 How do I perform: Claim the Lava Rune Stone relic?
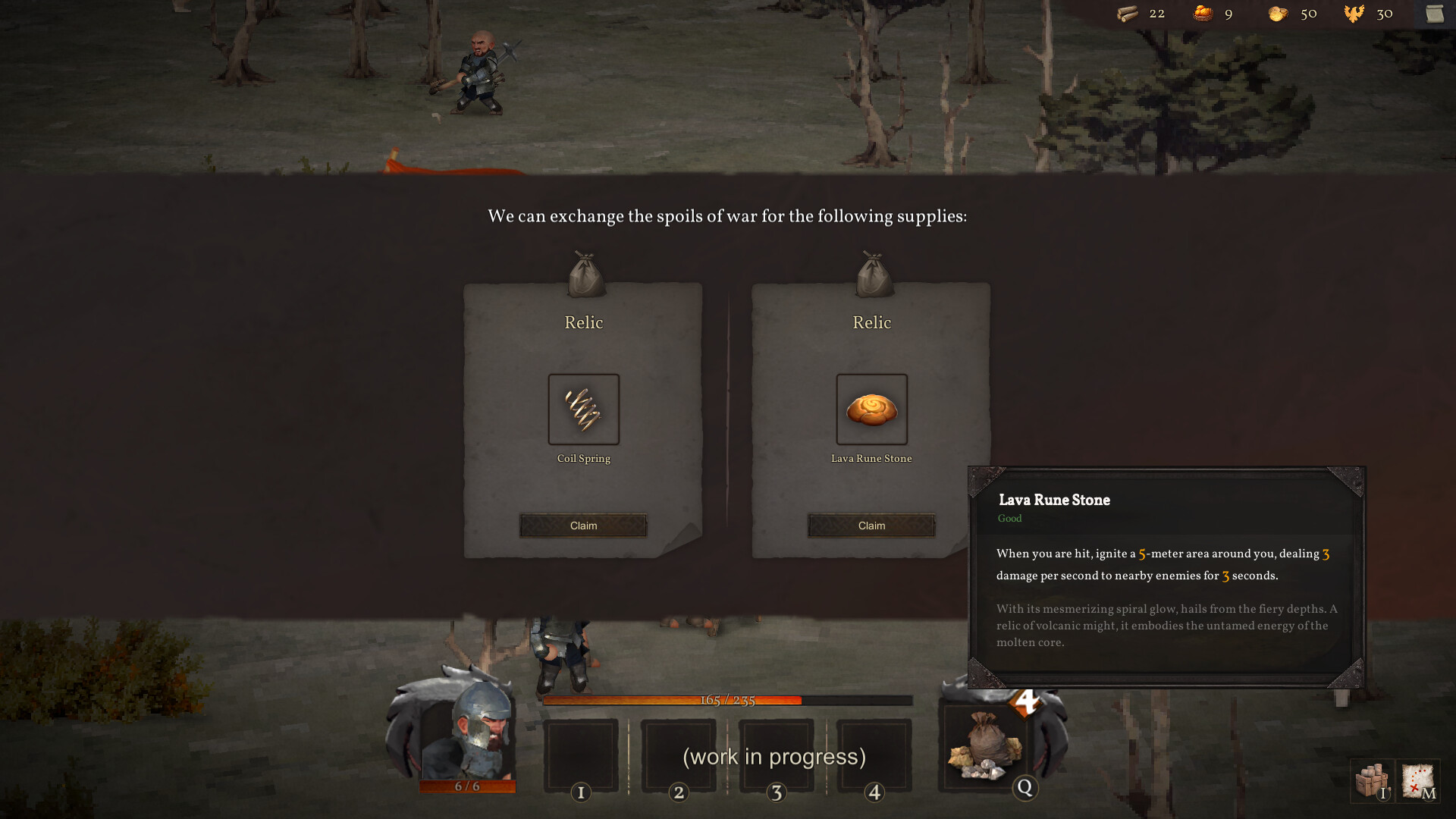point(871,525)
